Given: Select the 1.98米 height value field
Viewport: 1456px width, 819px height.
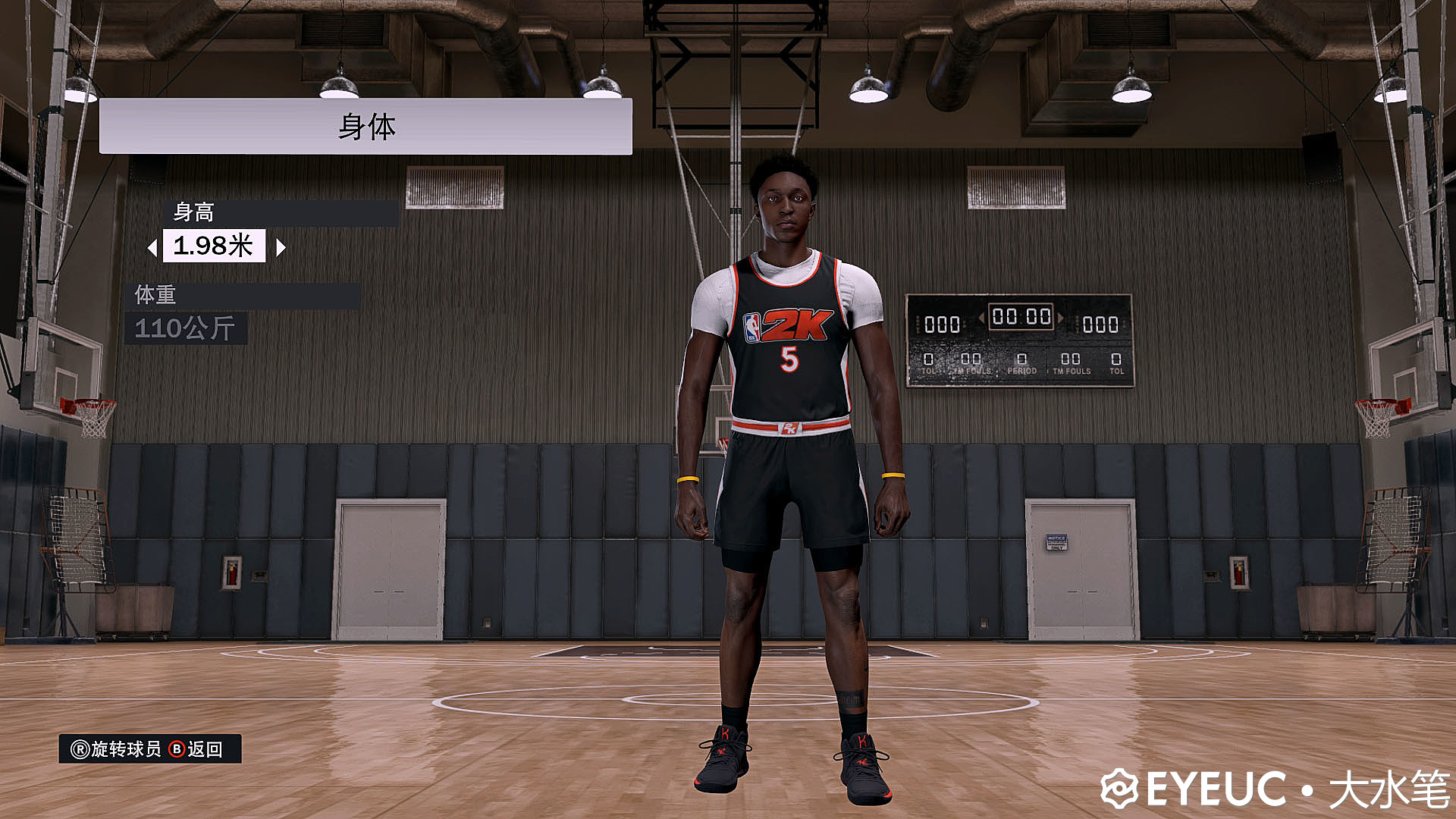Looking at the screenshot, I should click(x=214, y=246).
